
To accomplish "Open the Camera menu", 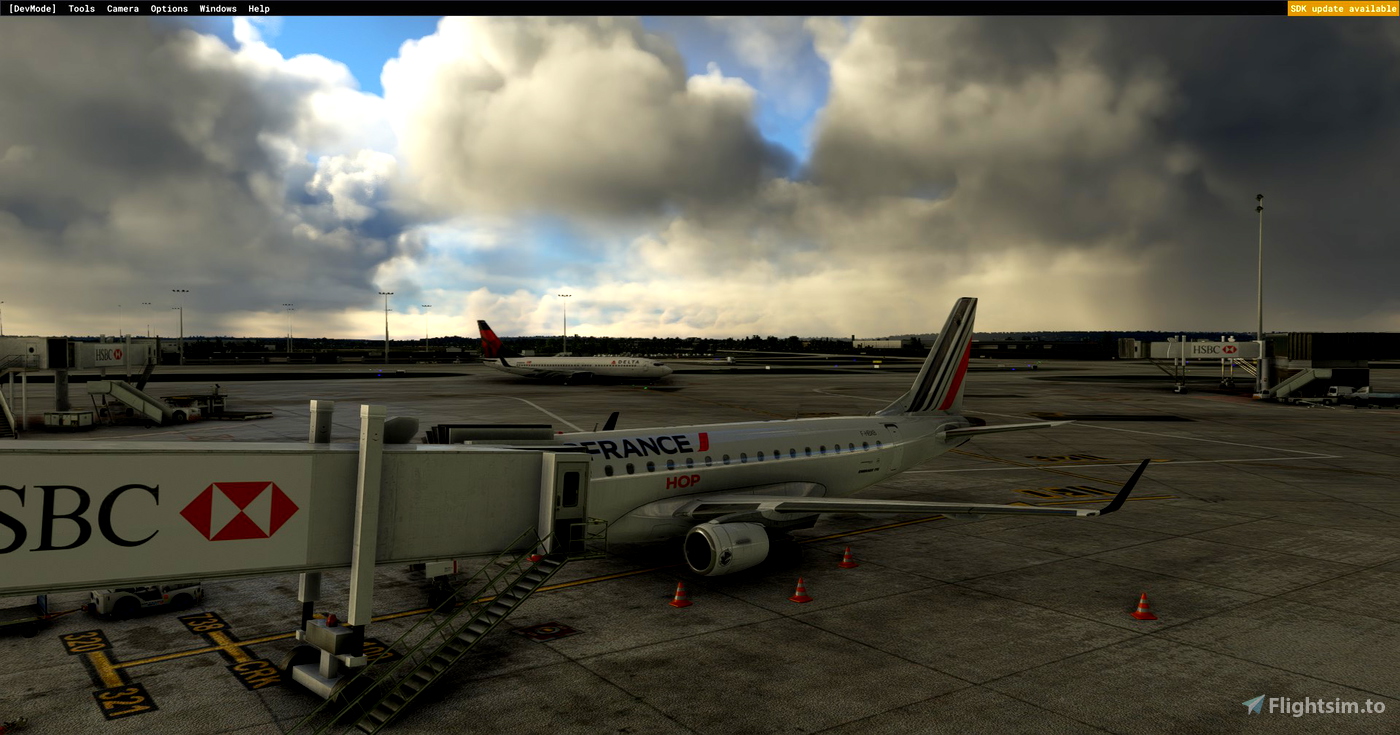I will click(122, 8).
